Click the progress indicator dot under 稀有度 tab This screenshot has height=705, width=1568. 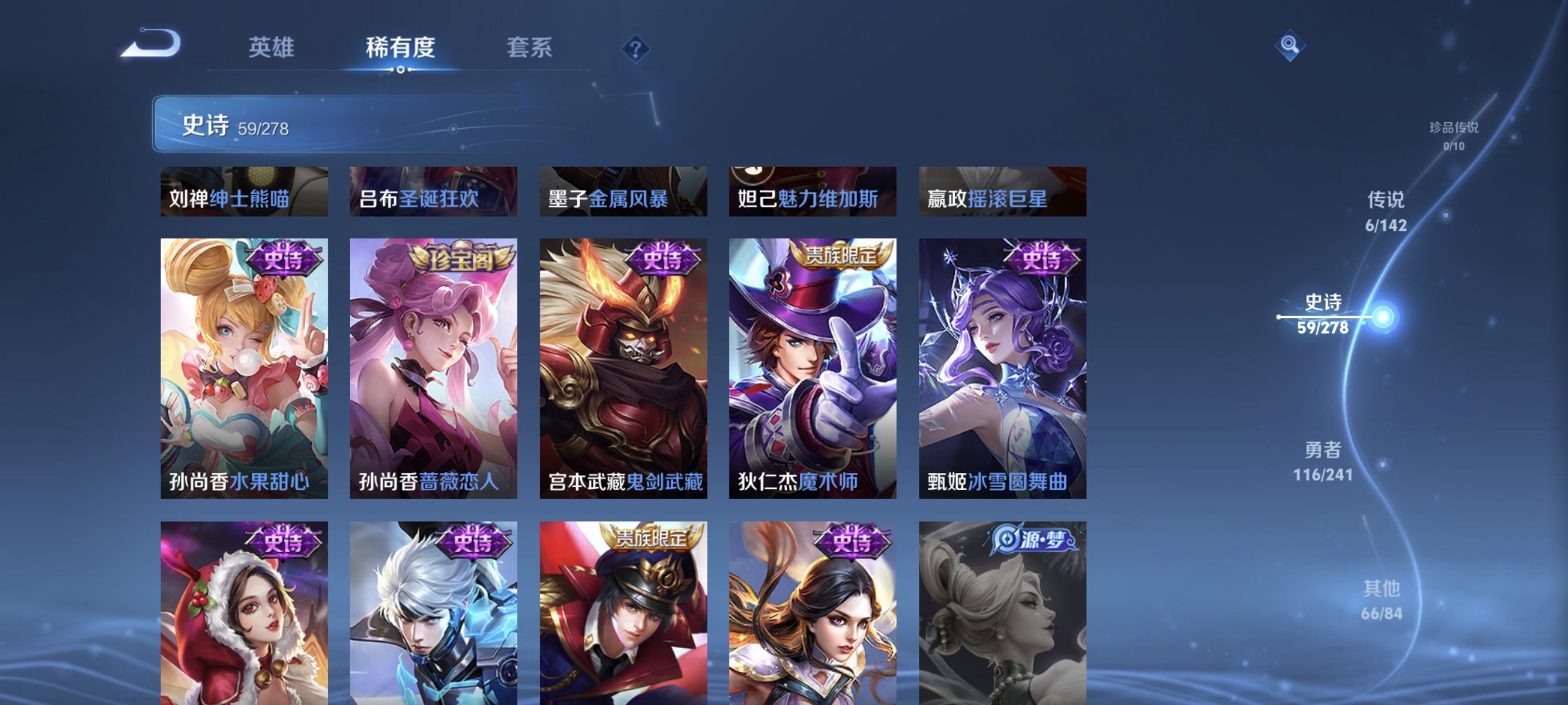(x=401, y=69)
